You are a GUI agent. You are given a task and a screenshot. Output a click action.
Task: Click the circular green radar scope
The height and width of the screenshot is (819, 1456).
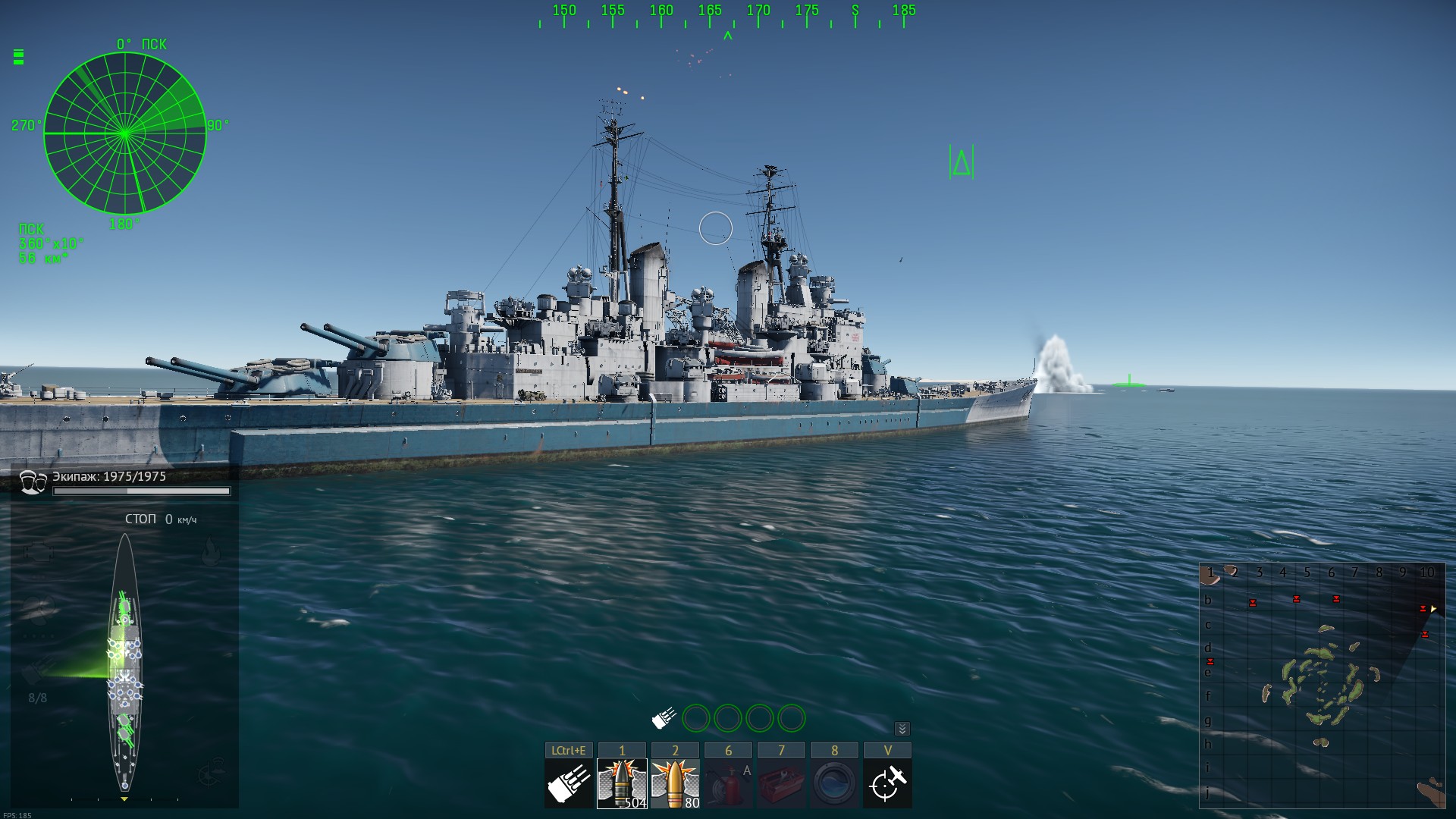pos(125,133)
